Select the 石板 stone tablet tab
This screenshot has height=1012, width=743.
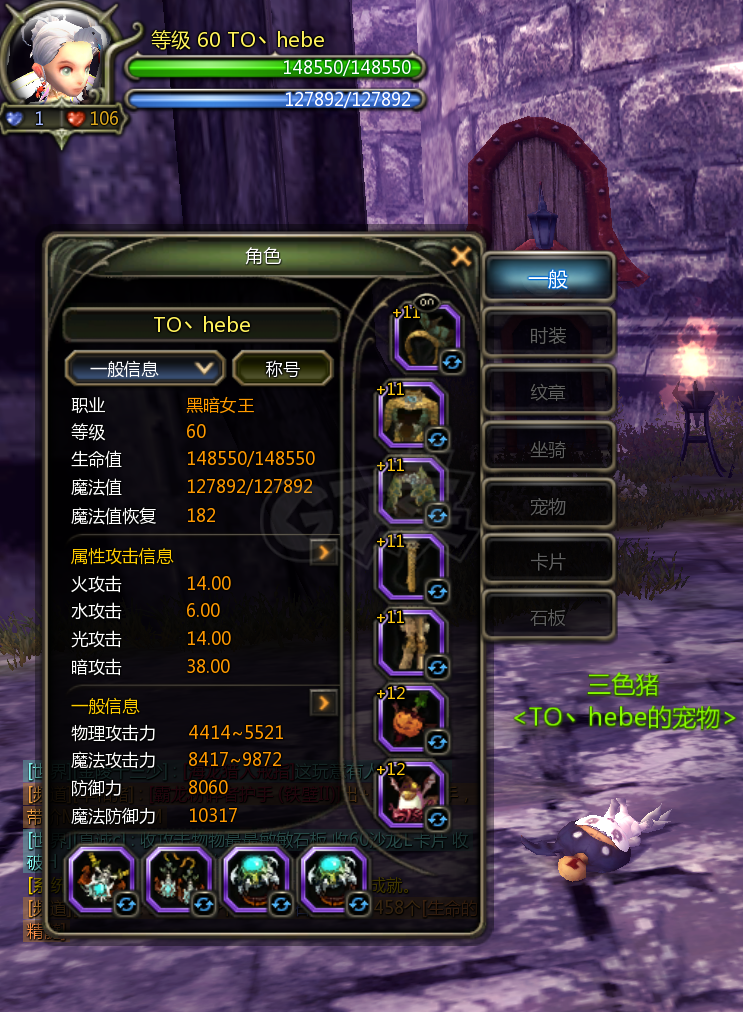(548, 618)
